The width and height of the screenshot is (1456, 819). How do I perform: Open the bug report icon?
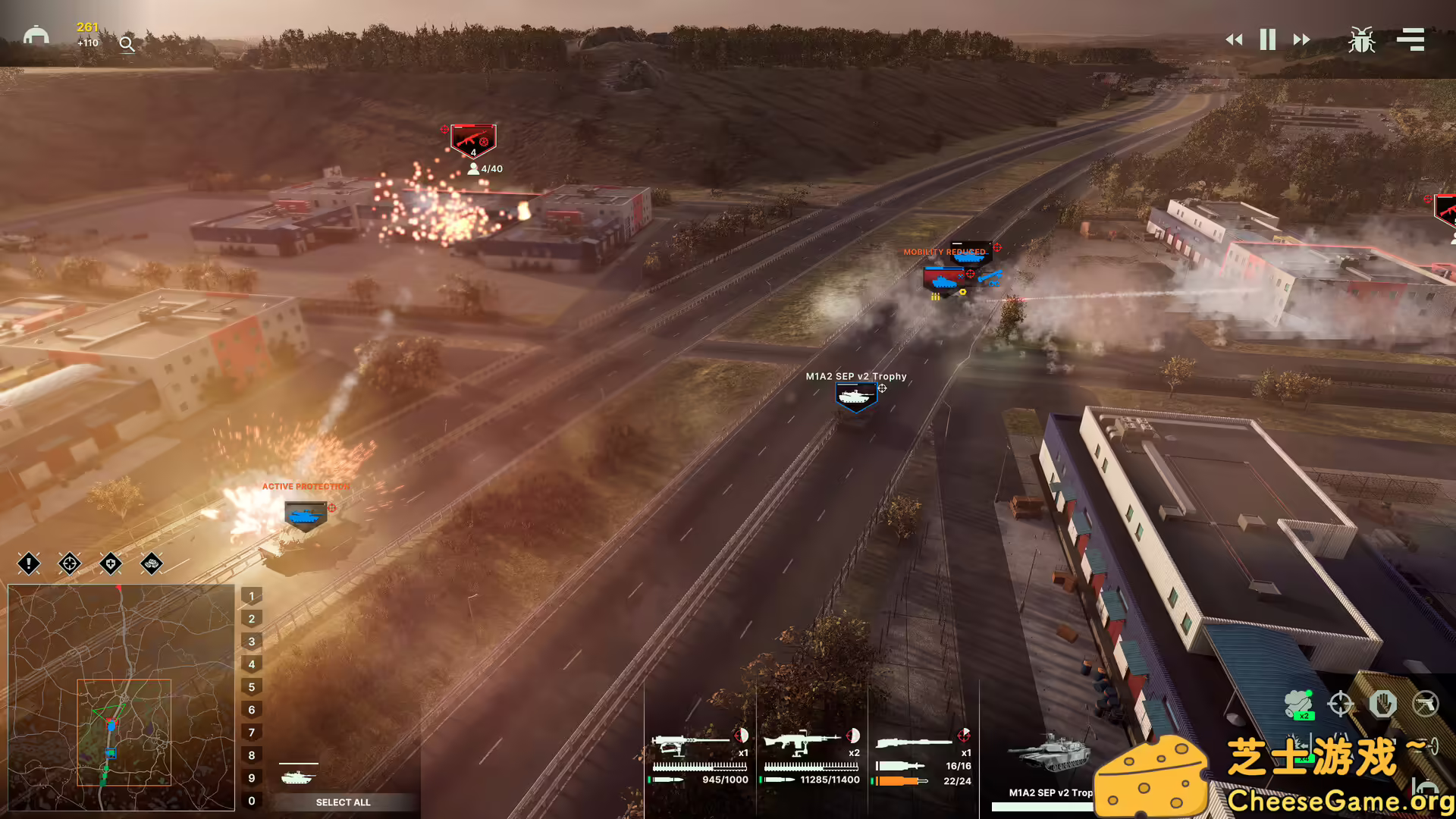click(x=1361, y=39)
